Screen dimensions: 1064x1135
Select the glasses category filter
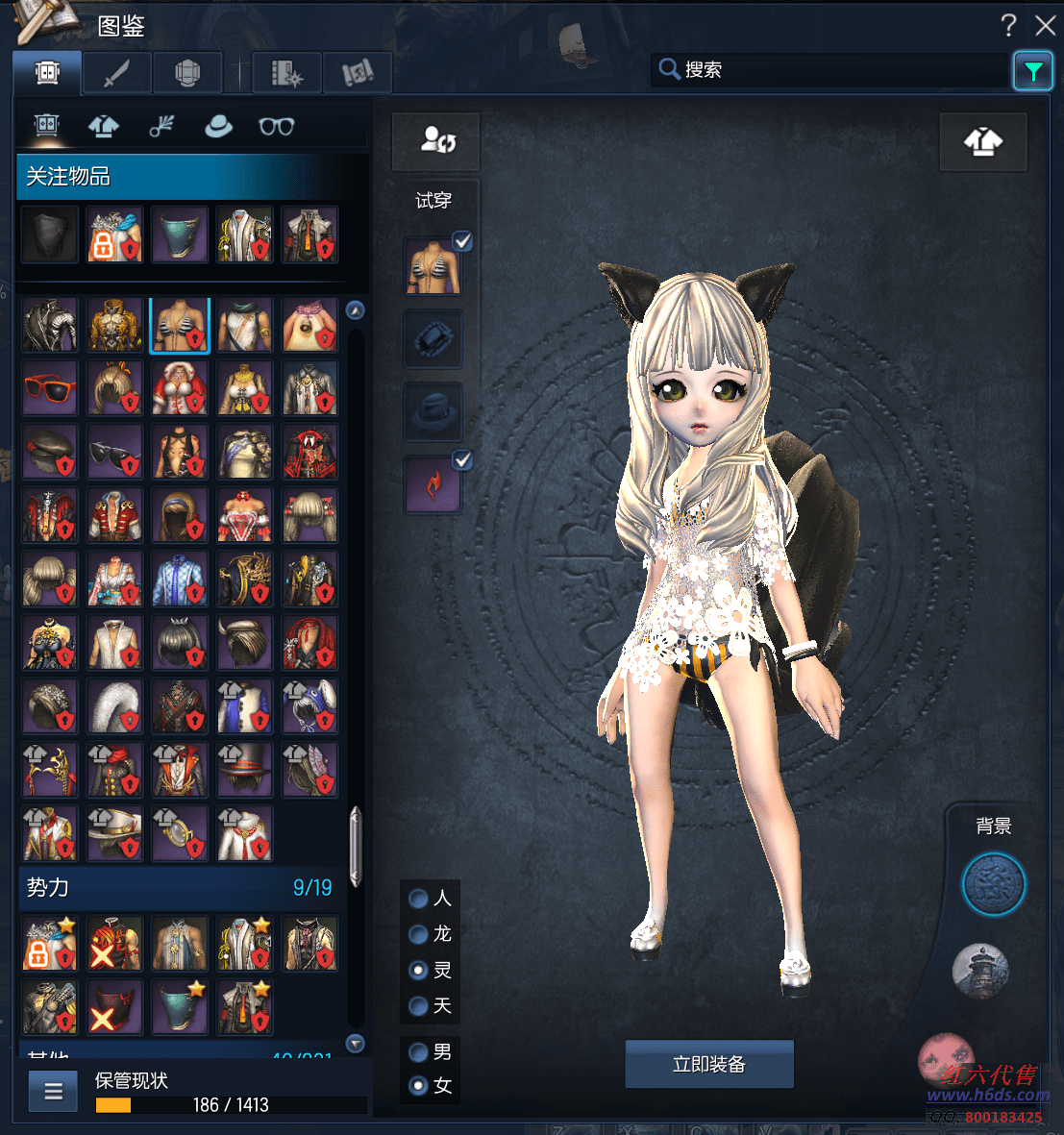[x=276, y=126]
